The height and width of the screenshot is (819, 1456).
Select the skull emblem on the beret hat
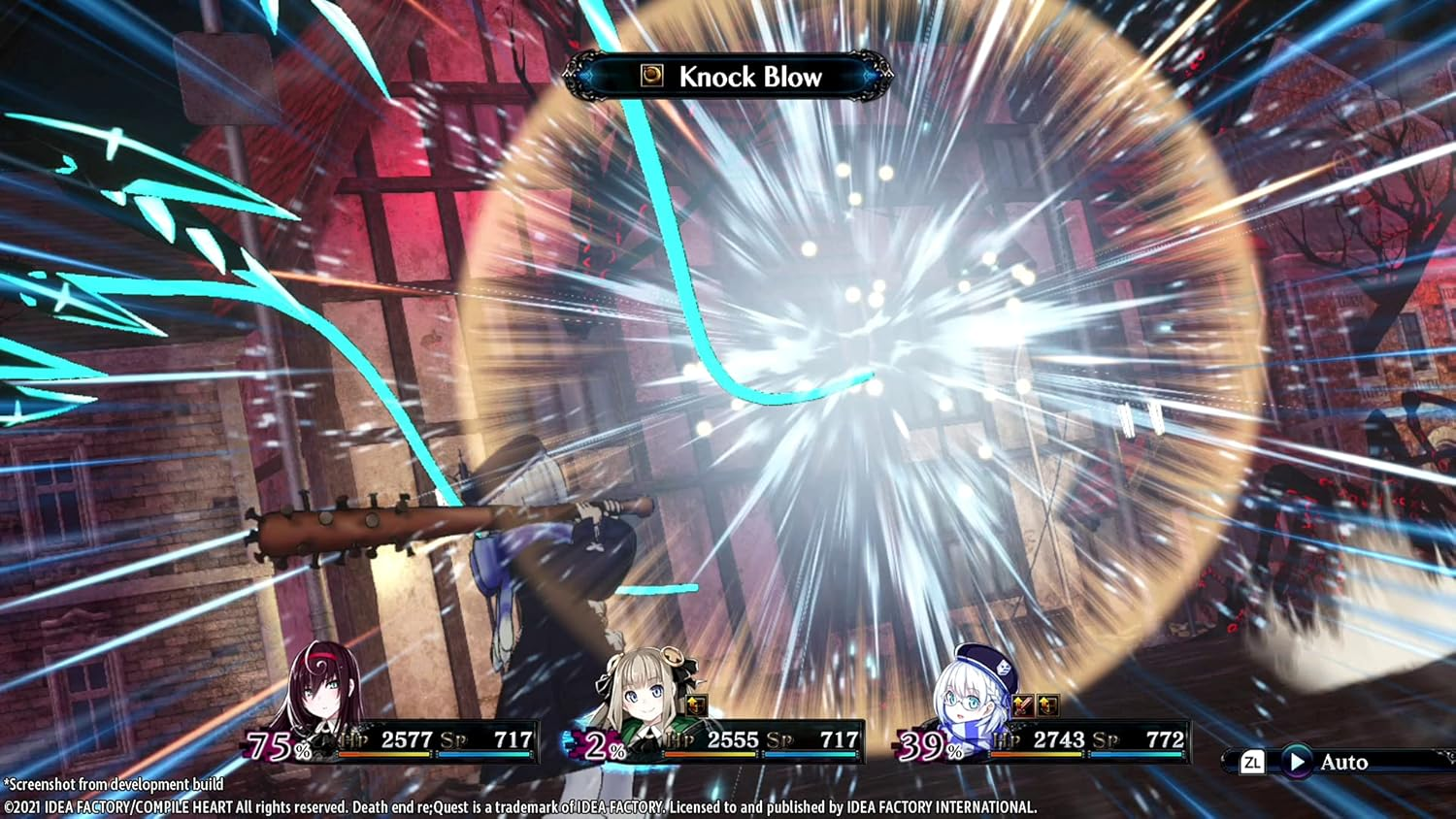pyautogui.click(x=1003, y=670)
